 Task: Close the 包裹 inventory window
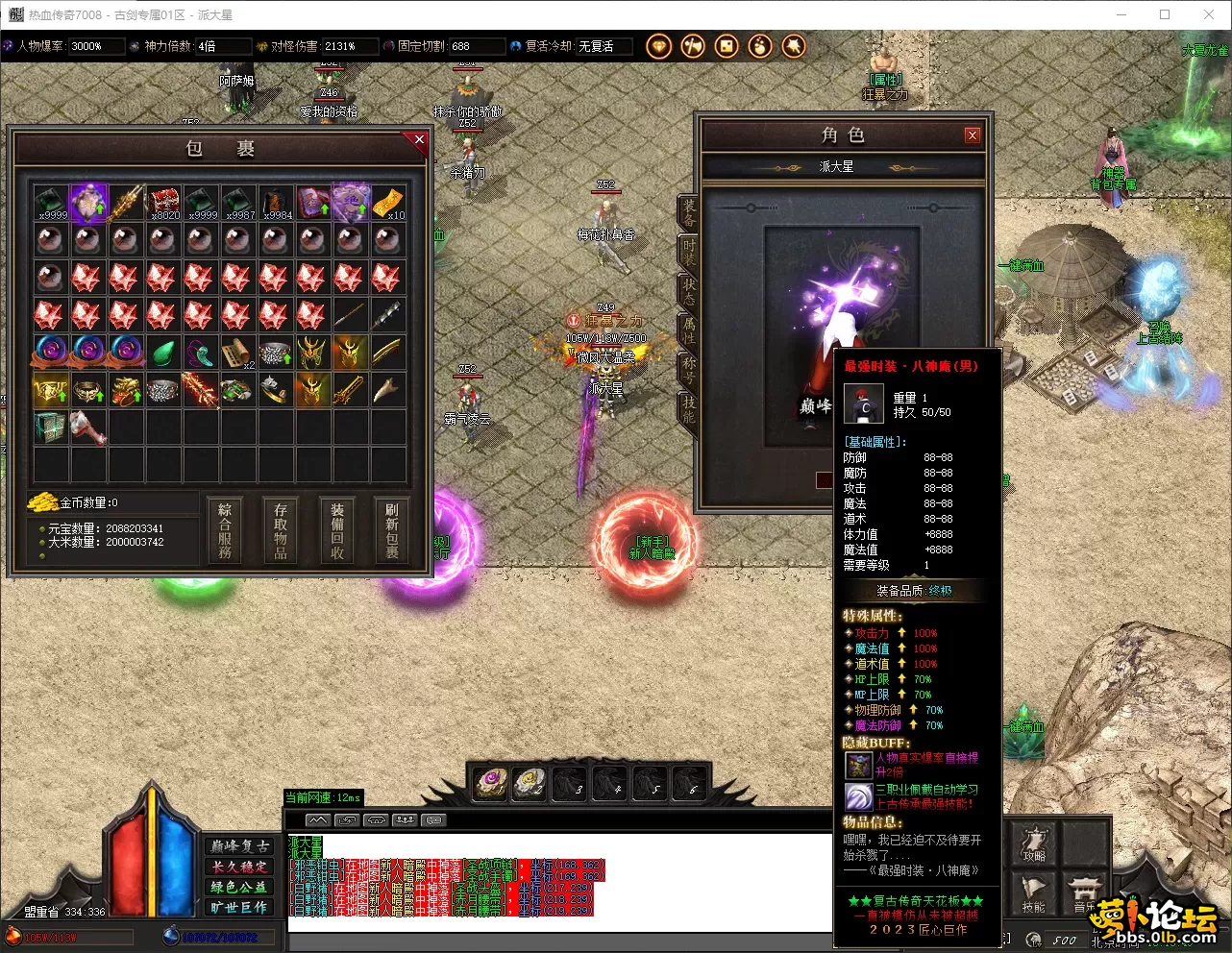(x=419, y=140)
